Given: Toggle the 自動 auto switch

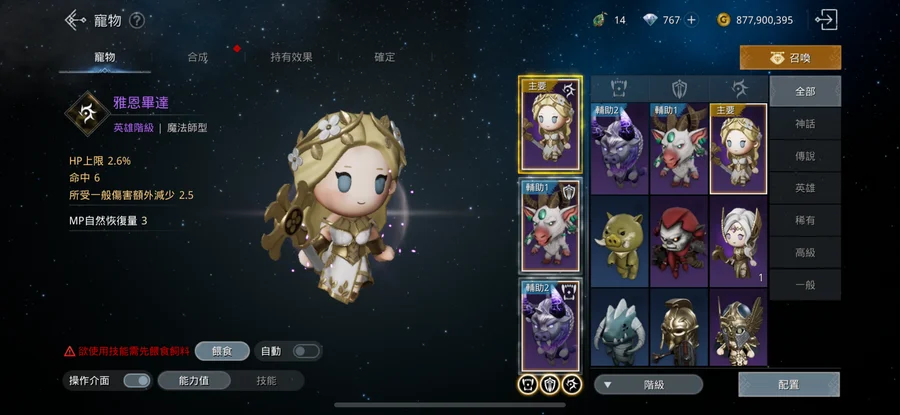Looking at the screenshot, I should (x=305, y=351).
